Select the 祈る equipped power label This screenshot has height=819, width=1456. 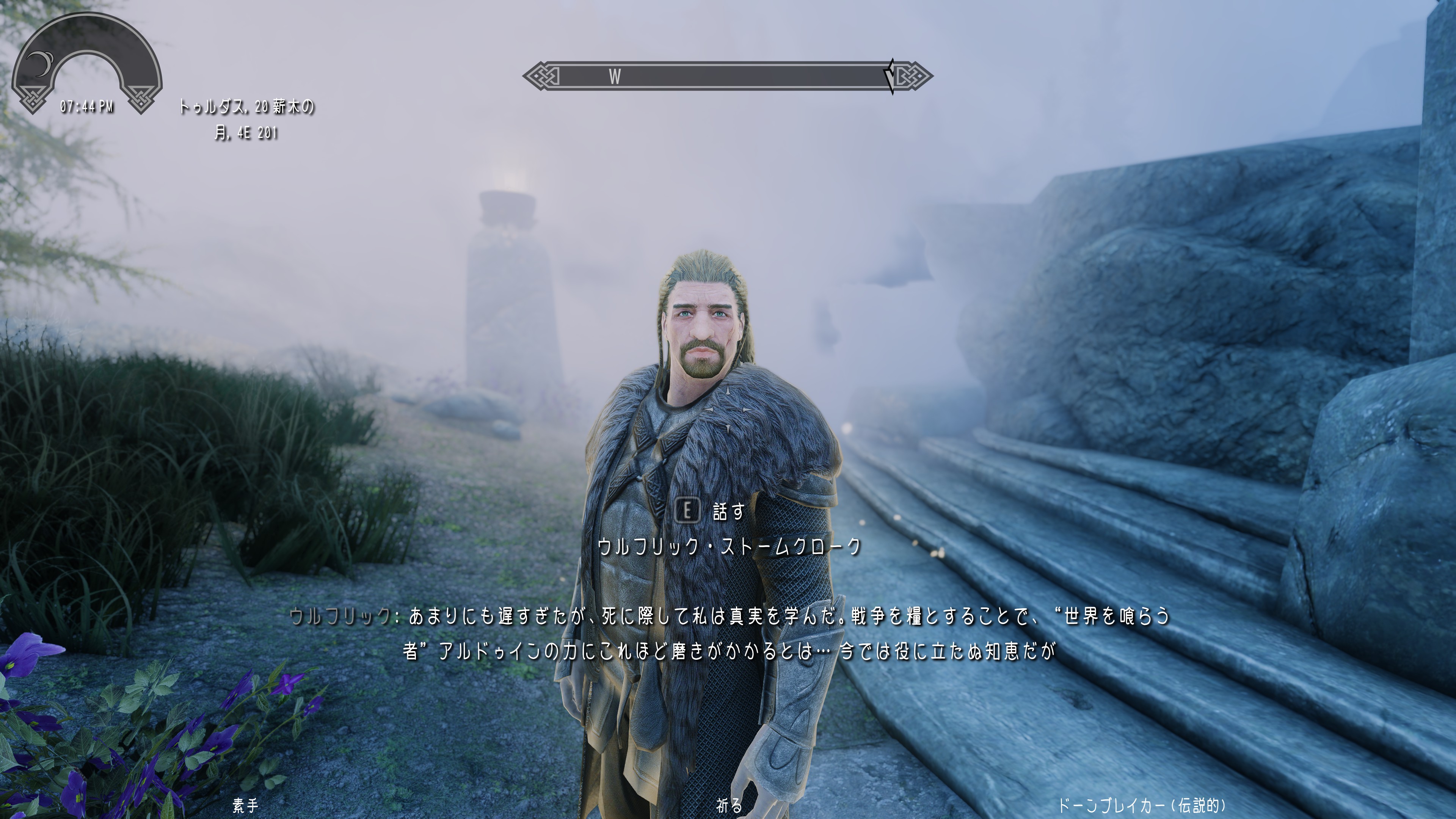(728, 805)
